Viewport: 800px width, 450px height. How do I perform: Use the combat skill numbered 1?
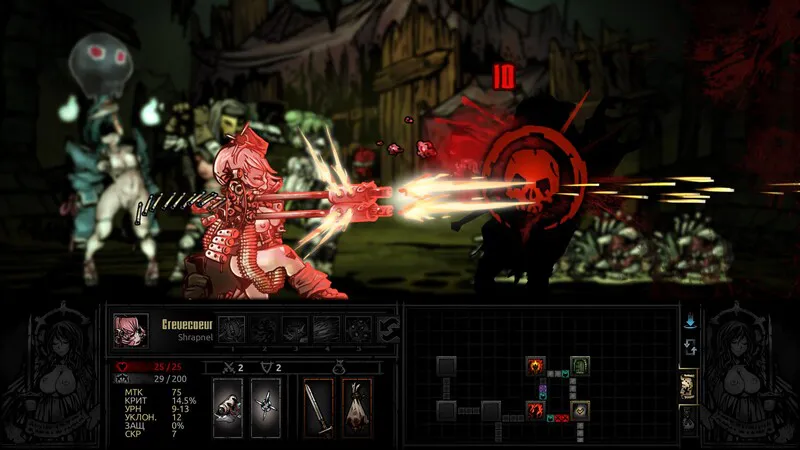click(232, 328)
